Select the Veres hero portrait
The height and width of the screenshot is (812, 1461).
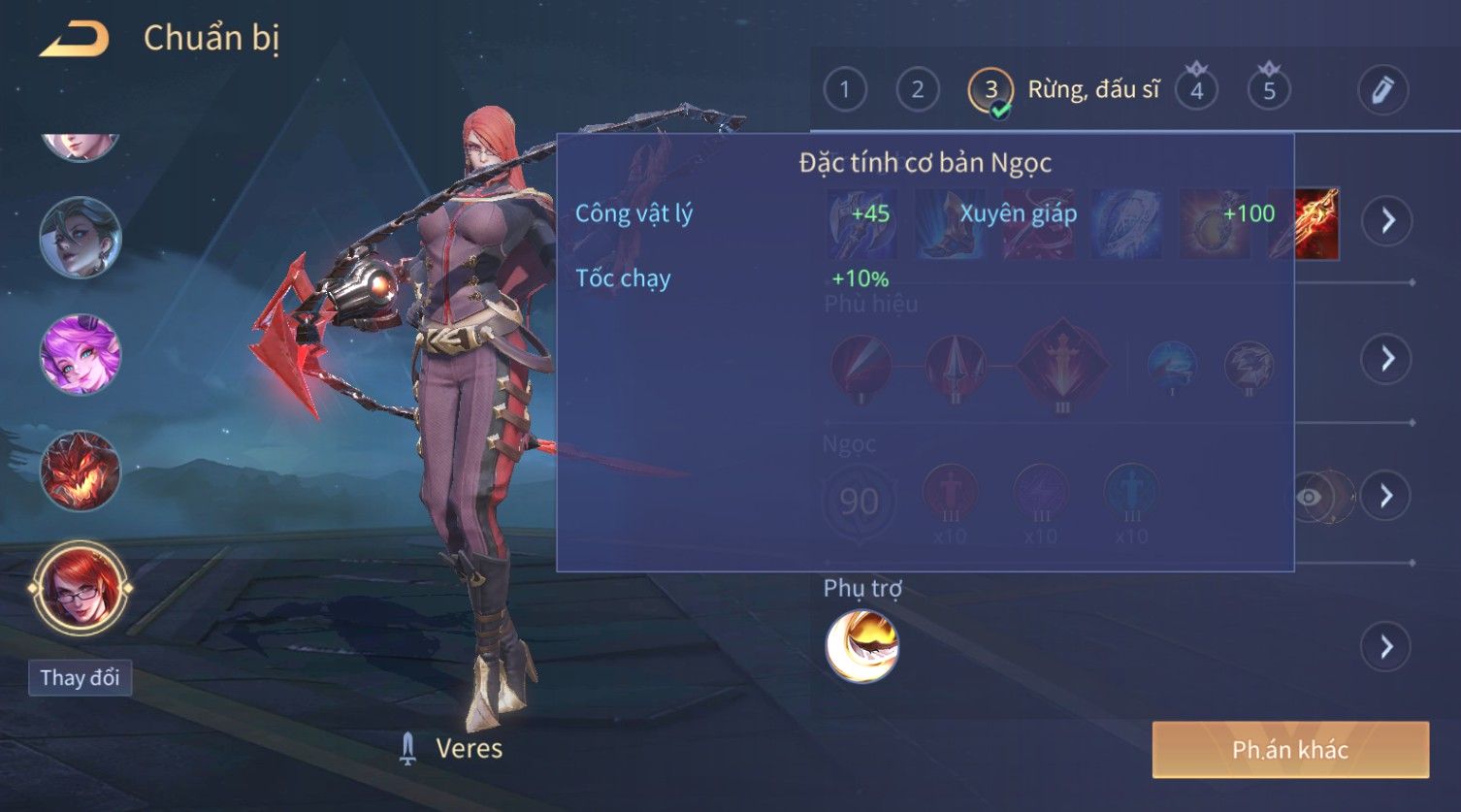coord(80,587)
